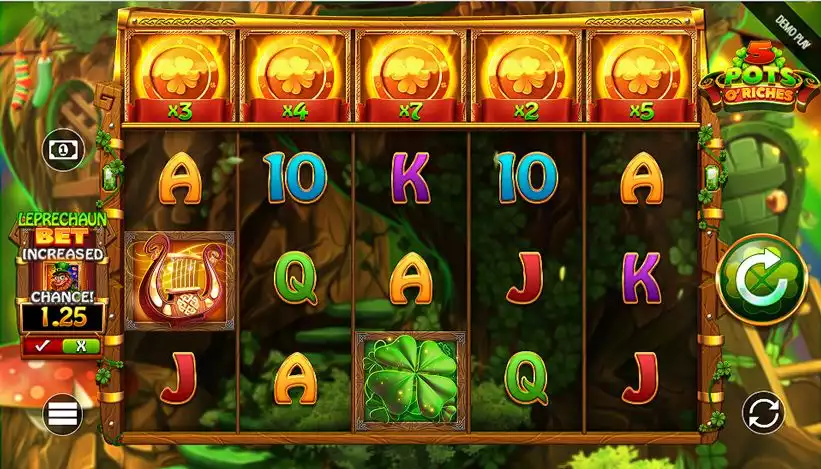Viewport: 821px width, 469px height.
Task: Open the banknote bet settings
Action: tap(62, 148)
